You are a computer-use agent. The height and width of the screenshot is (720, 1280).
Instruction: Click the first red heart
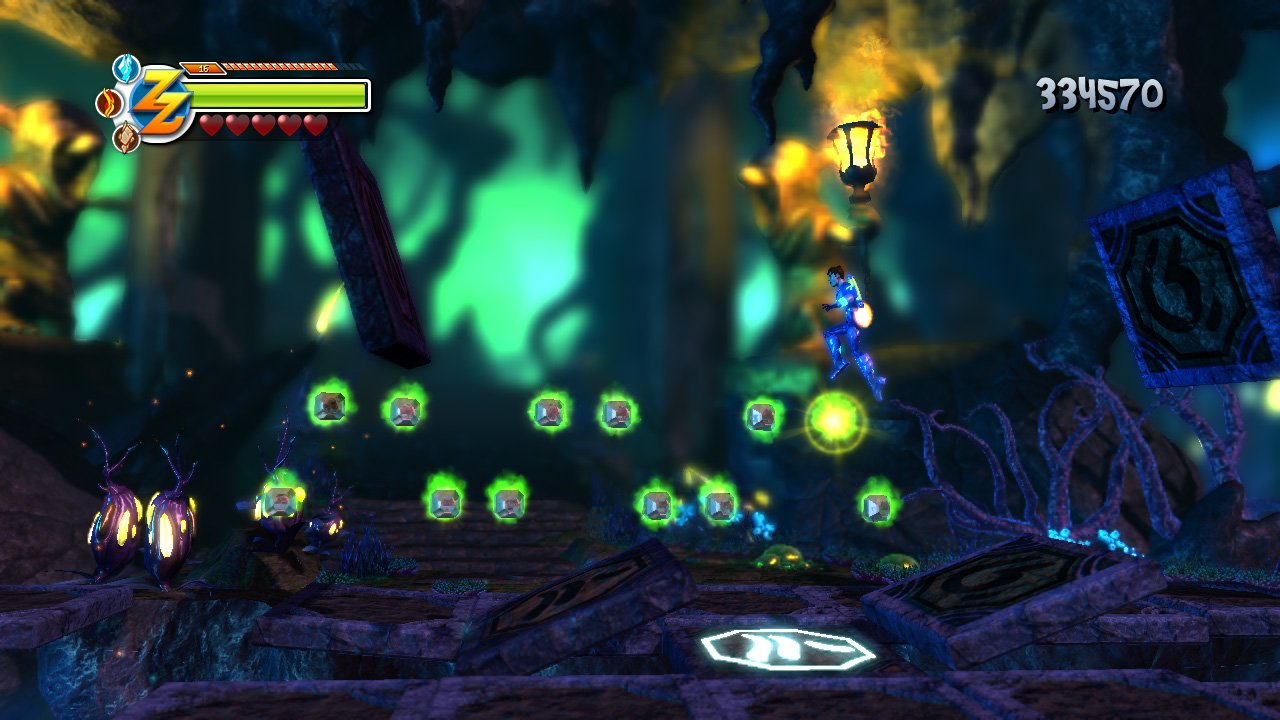click(x=213, y=126)
